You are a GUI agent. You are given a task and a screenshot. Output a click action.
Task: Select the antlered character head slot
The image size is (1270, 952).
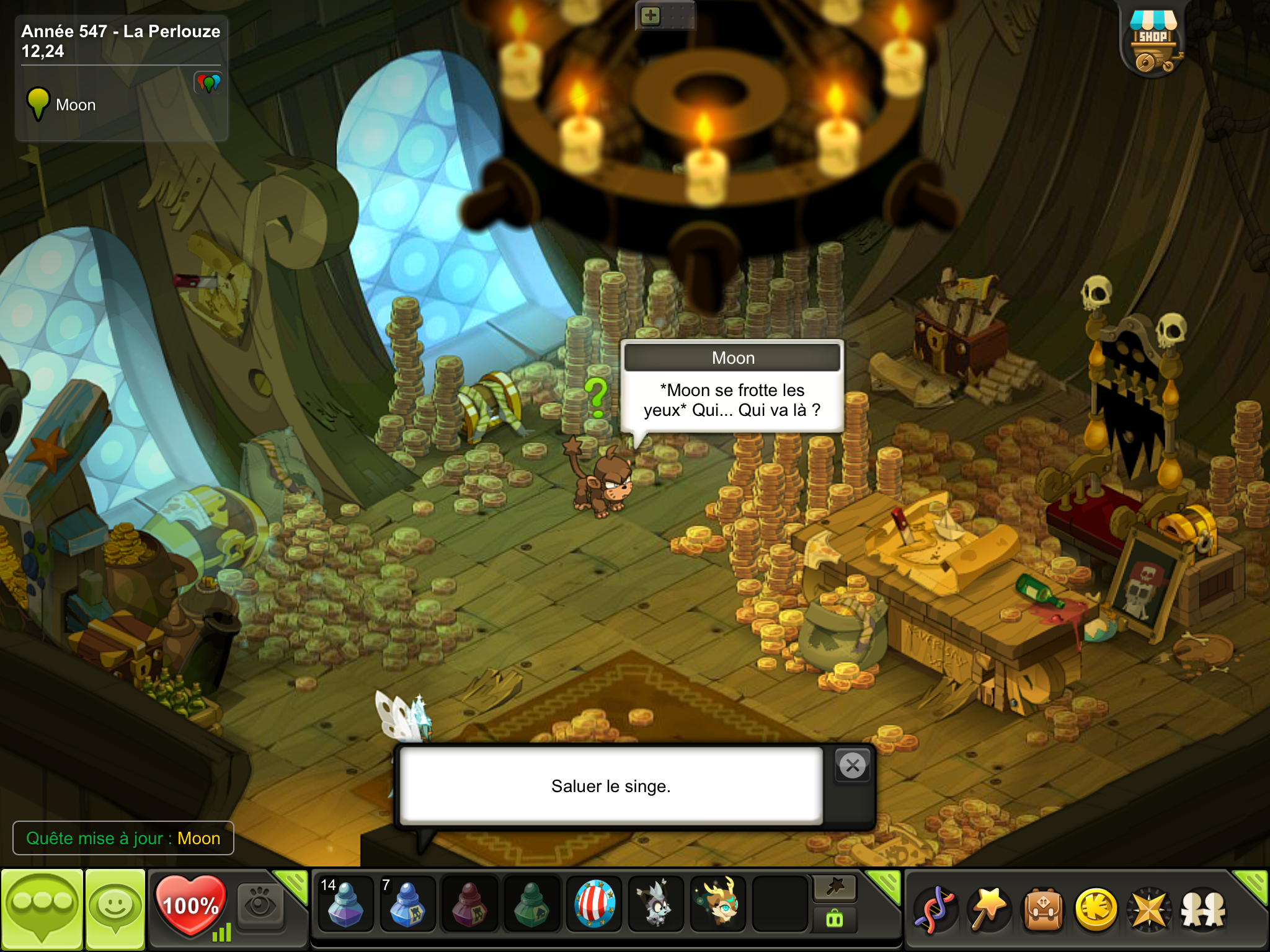click(719, 905)
